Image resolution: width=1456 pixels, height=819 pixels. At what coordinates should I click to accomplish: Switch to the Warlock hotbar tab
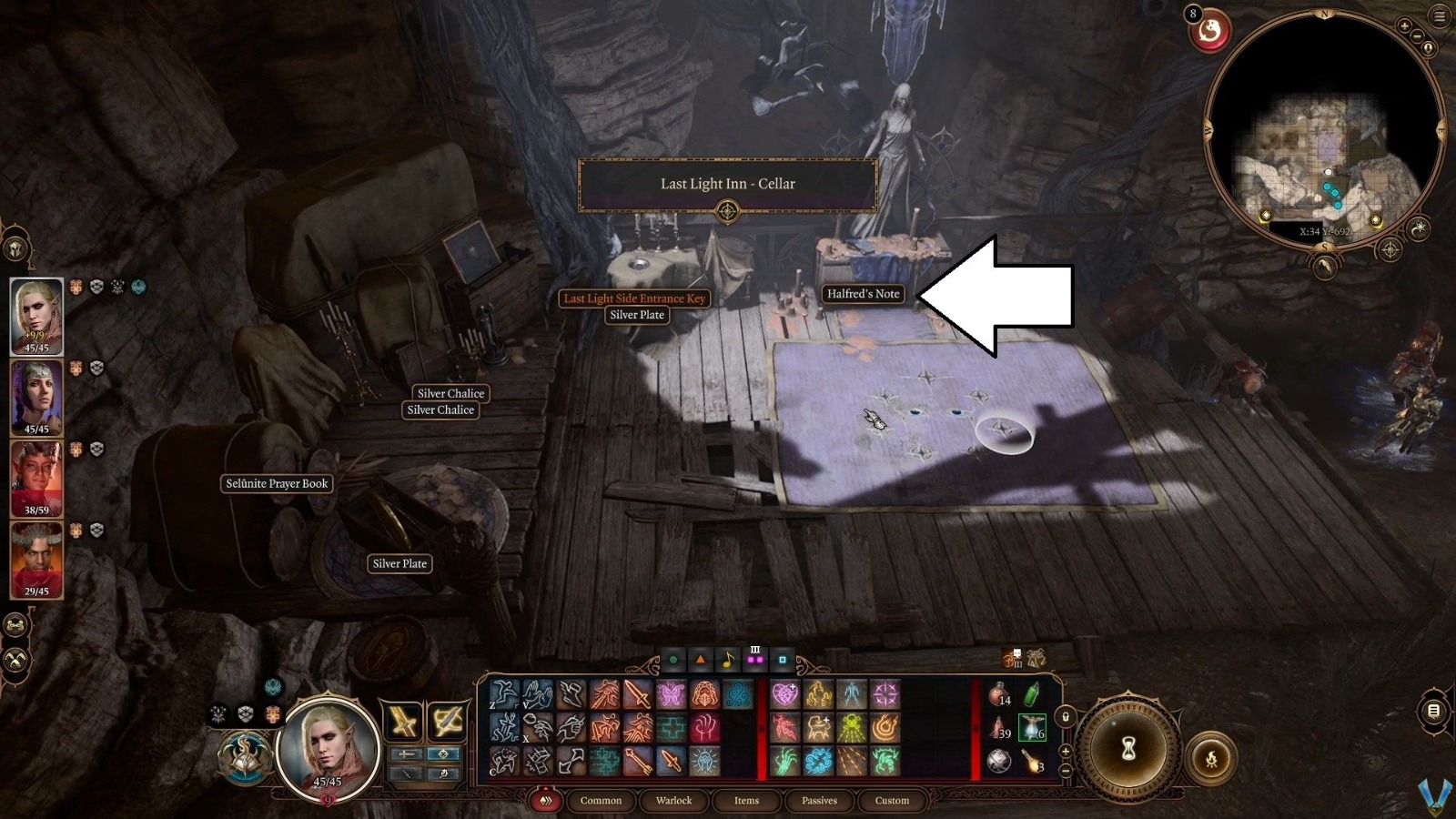point(673,801)
